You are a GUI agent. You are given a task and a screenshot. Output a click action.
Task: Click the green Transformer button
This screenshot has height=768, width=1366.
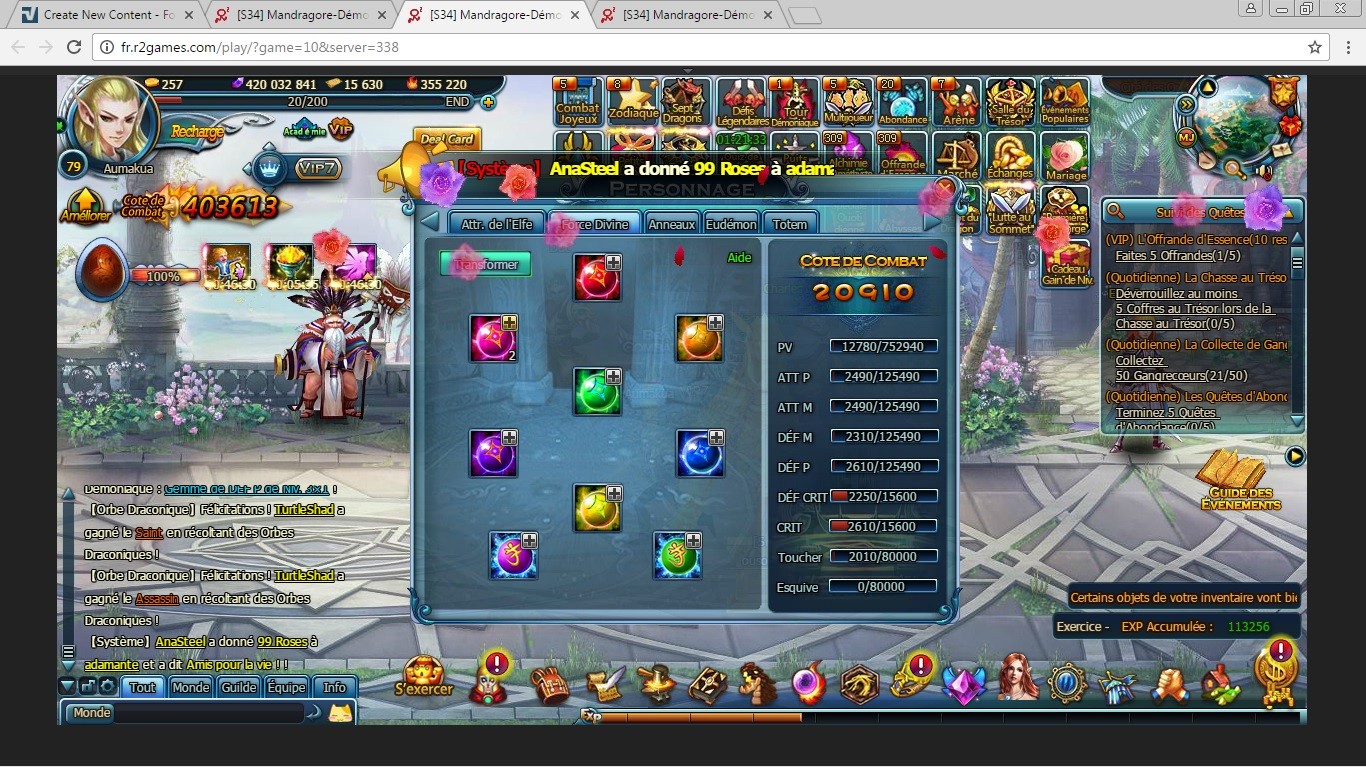click(x=485, y=264)
